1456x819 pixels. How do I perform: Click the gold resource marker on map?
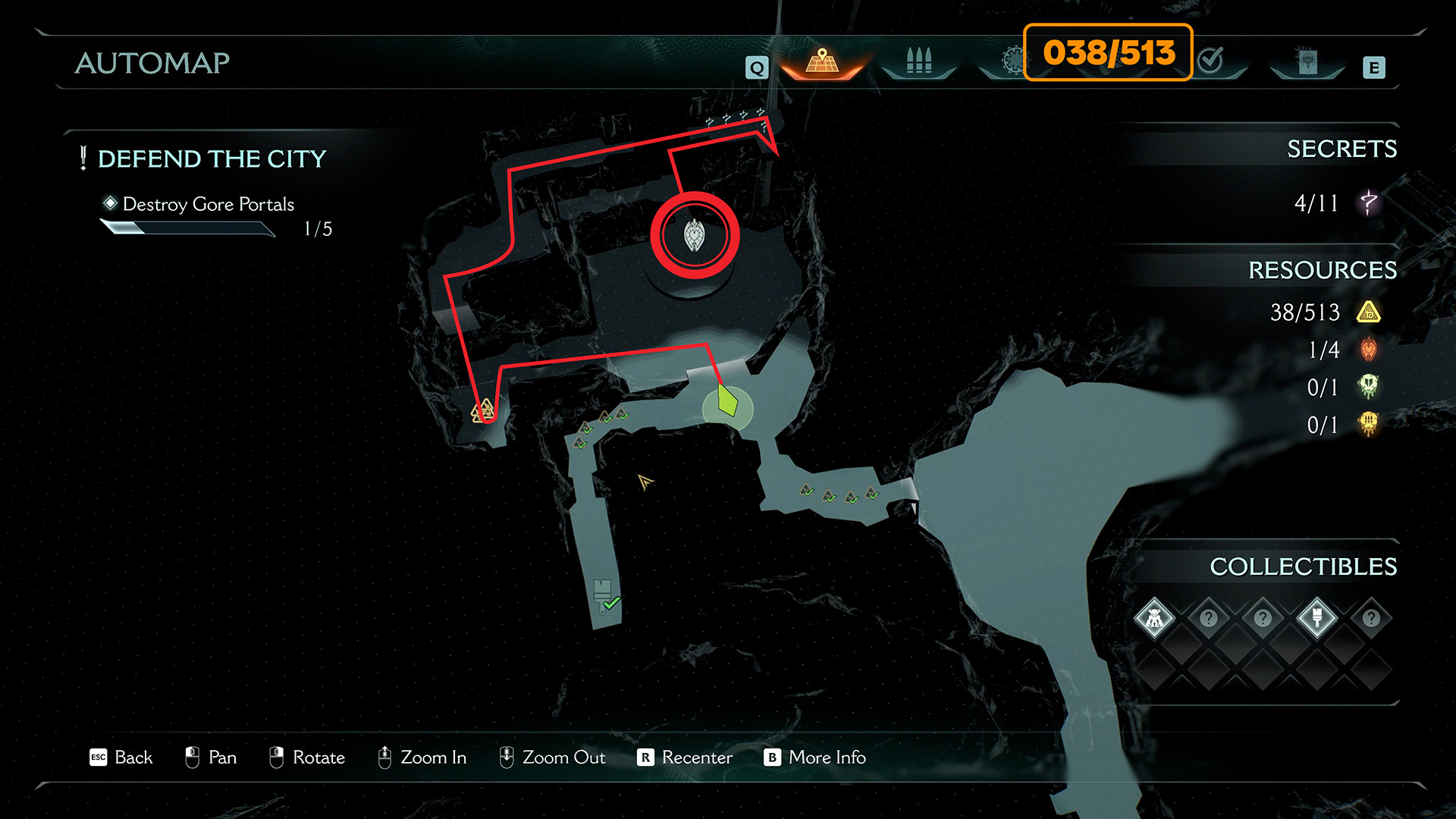coord(483,412)
